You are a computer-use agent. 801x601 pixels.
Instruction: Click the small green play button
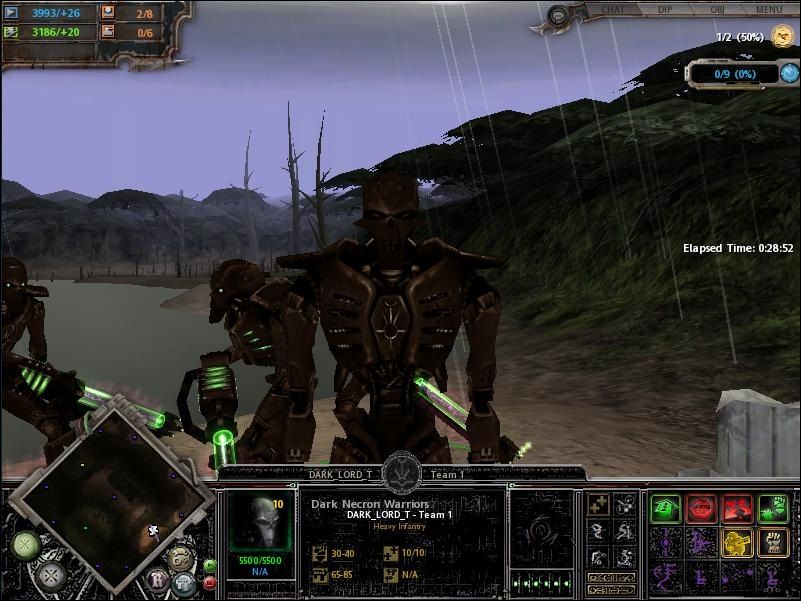point(210,566)
